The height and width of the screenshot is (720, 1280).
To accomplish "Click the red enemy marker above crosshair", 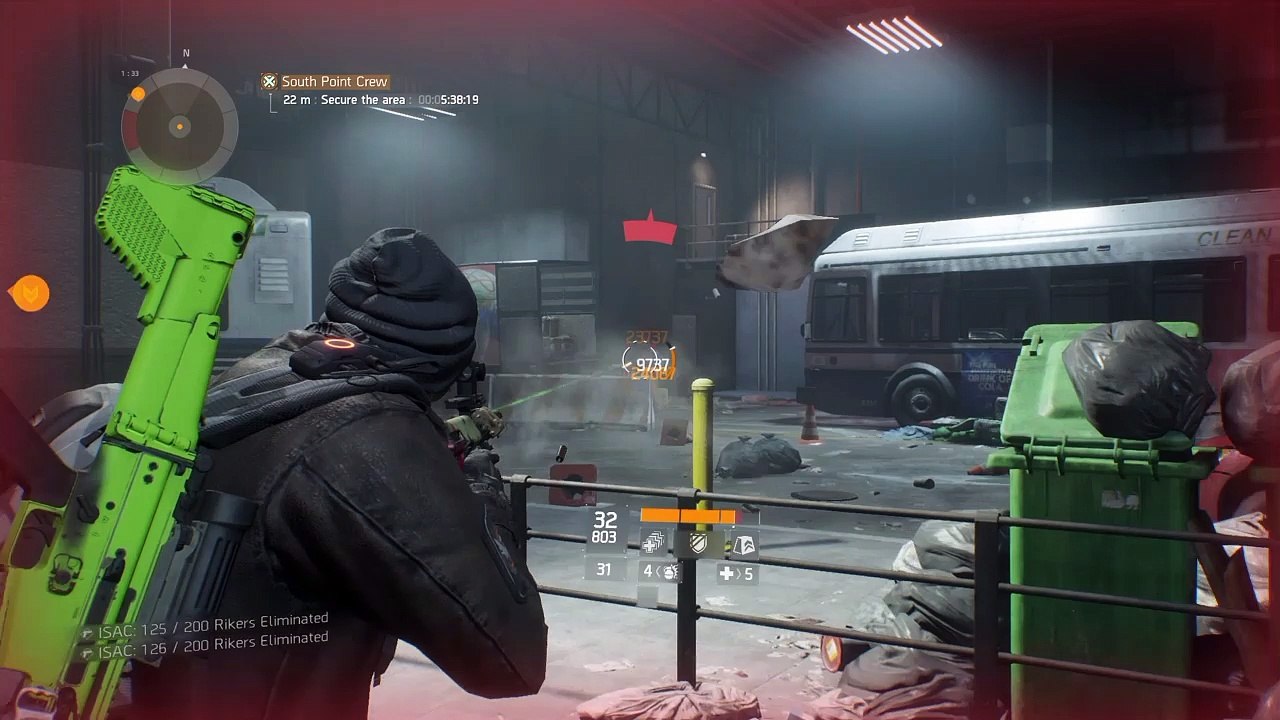I will [x=650, y=229].
